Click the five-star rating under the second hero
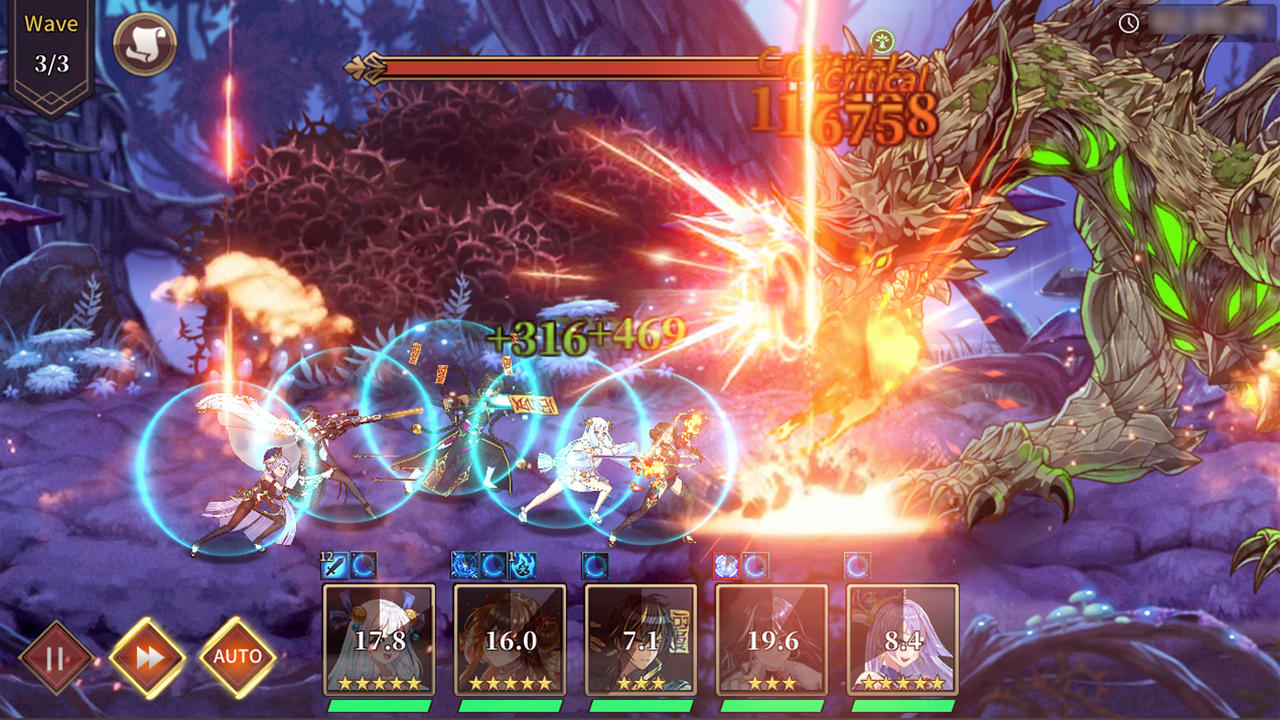The image size is (1280, 720). click(508, 685)
